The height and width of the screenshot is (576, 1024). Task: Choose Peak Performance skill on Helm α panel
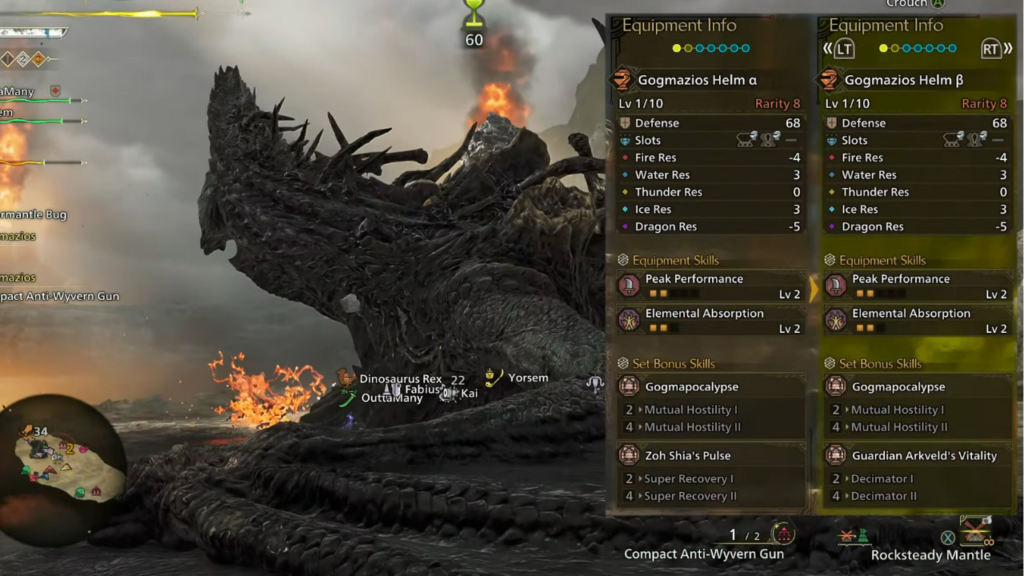coord(709,286)
